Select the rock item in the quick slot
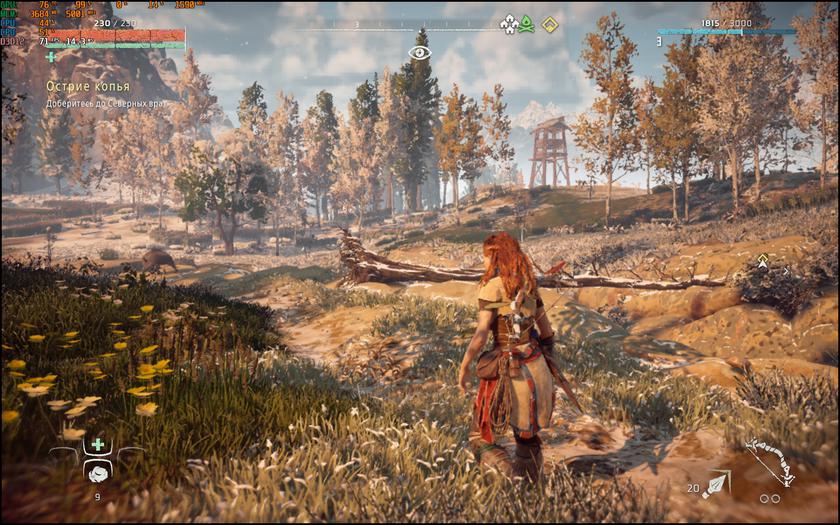Viewport: 840px width, 525px height. pos(97,472)
